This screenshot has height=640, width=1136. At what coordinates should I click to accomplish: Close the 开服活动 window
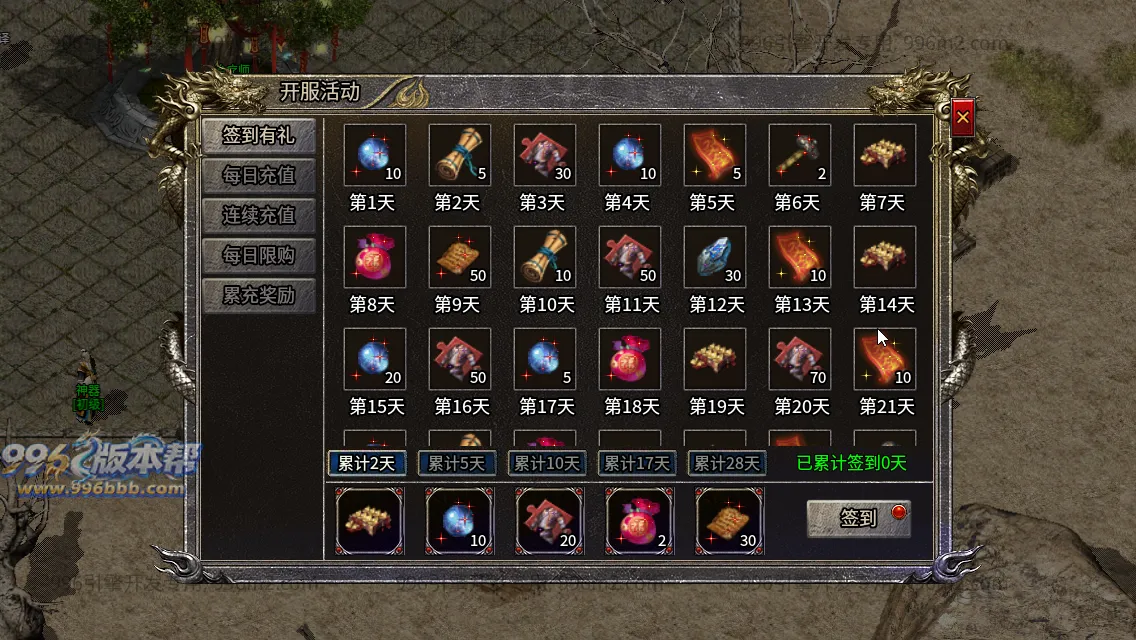962,118
